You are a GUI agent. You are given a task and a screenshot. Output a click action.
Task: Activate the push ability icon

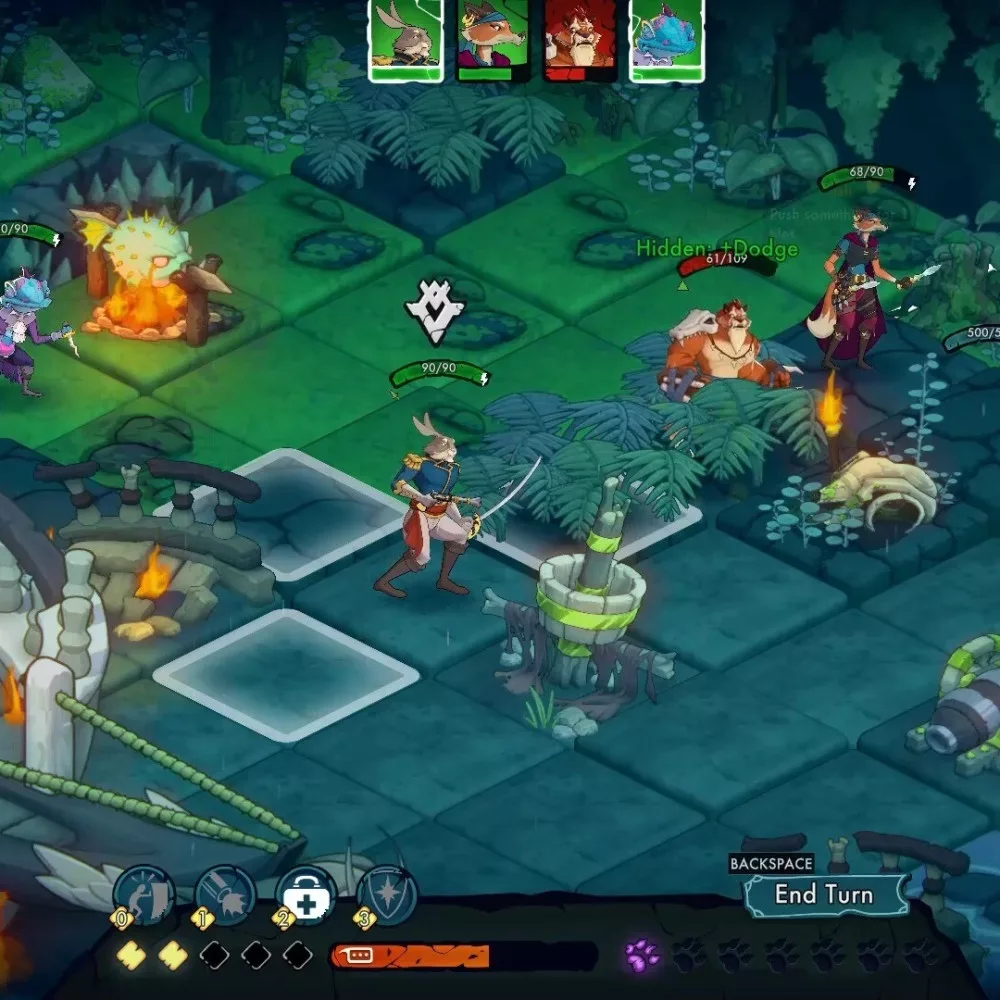pos(144,895)
